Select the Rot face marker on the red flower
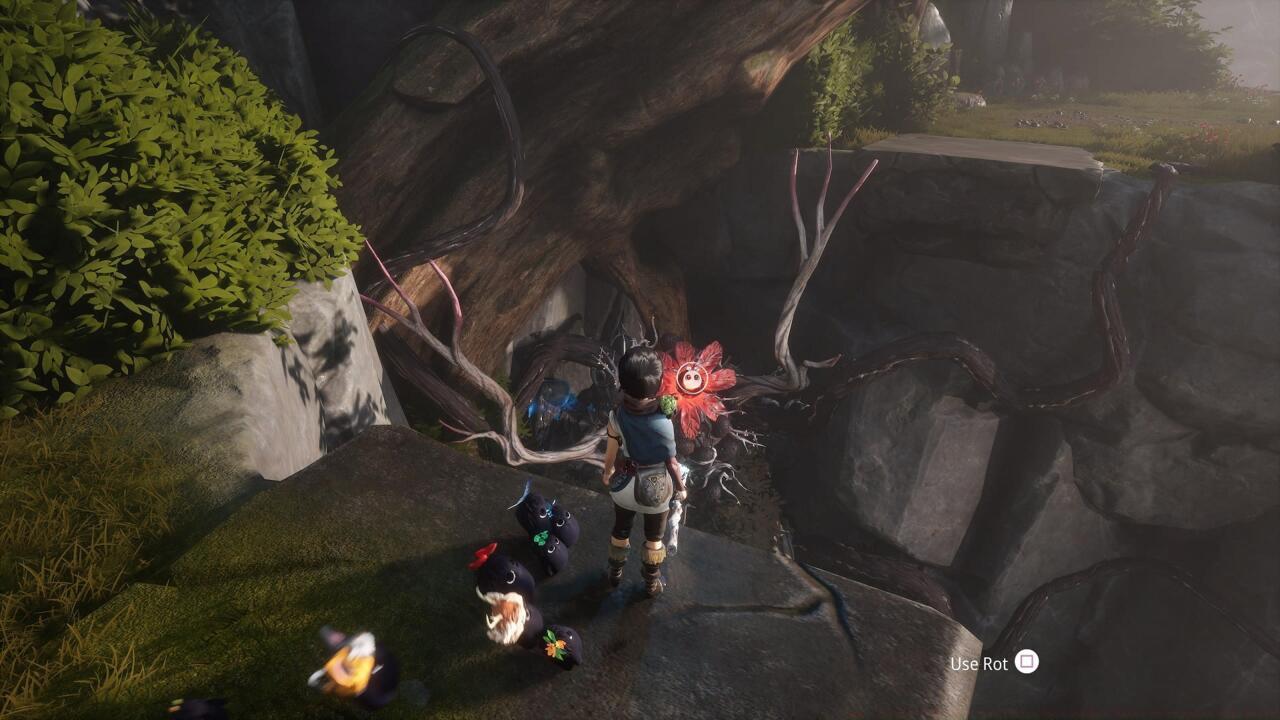 click(692, 378)
